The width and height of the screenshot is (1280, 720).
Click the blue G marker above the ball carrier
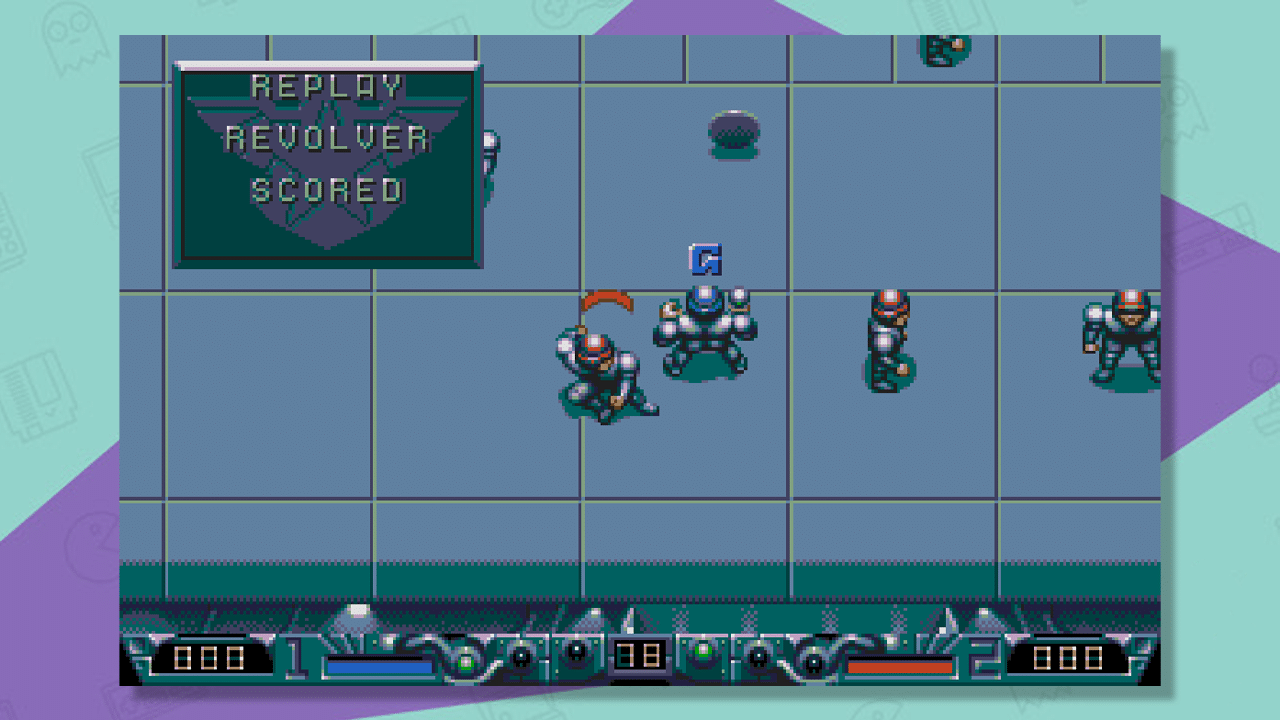(707, 258)
